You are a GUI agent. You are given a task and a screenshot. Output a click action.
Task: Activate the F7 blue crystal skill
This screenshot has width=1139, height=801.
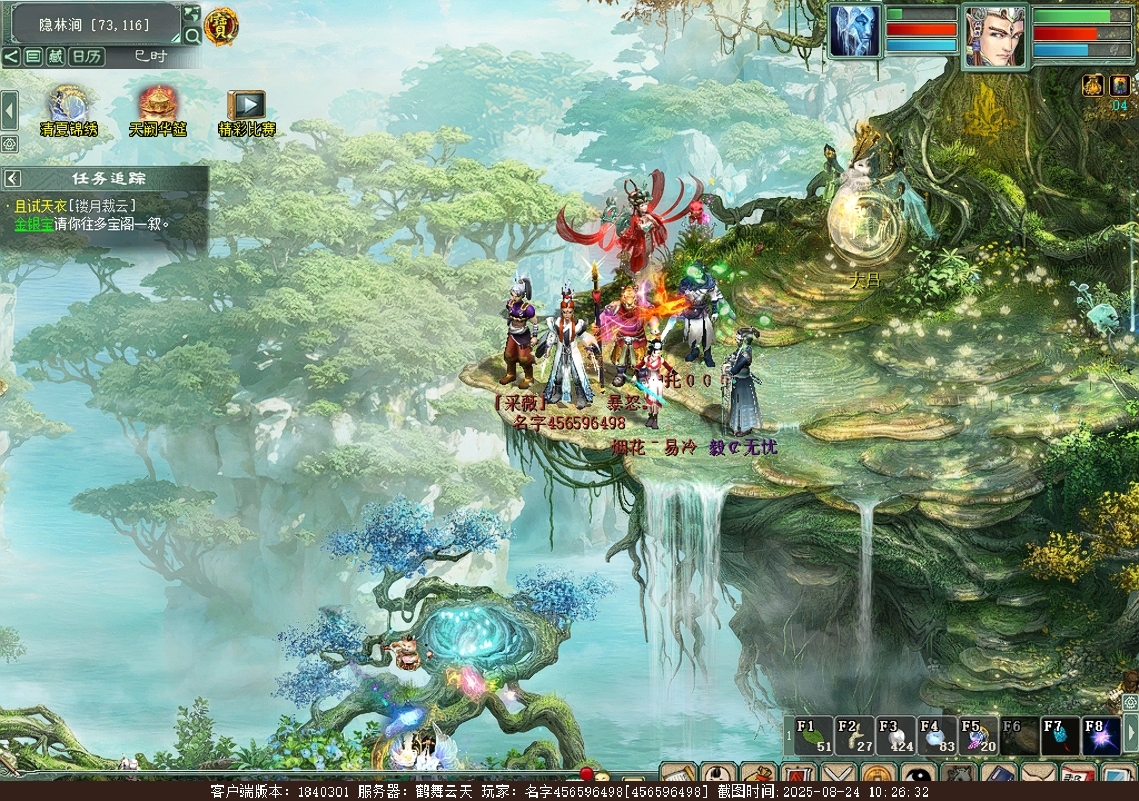[1060, 735]
